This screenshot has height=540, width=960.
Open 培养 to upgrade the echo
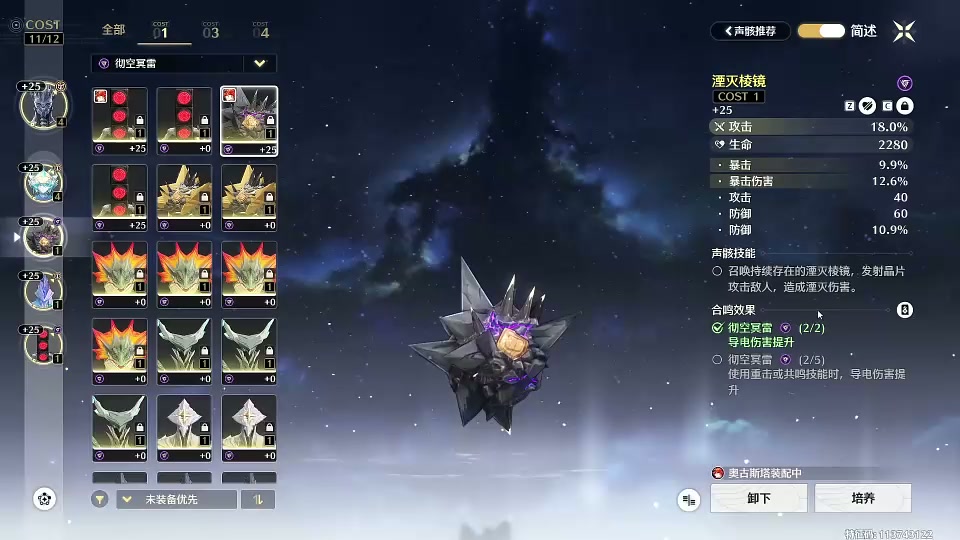click(x=863, y=498)
